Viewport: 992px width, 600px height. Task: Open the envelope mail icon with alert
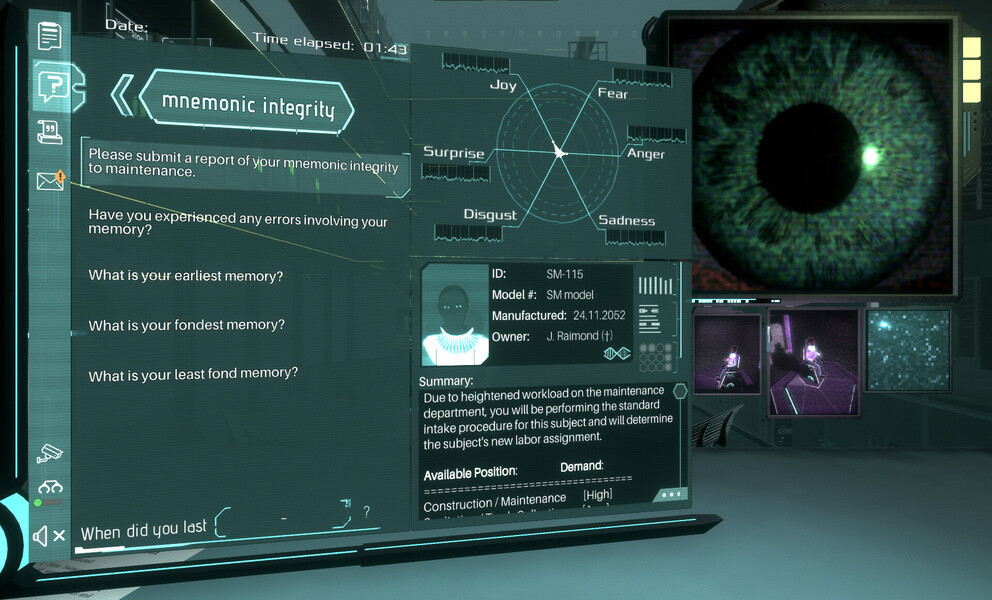[x=50, y=181]
